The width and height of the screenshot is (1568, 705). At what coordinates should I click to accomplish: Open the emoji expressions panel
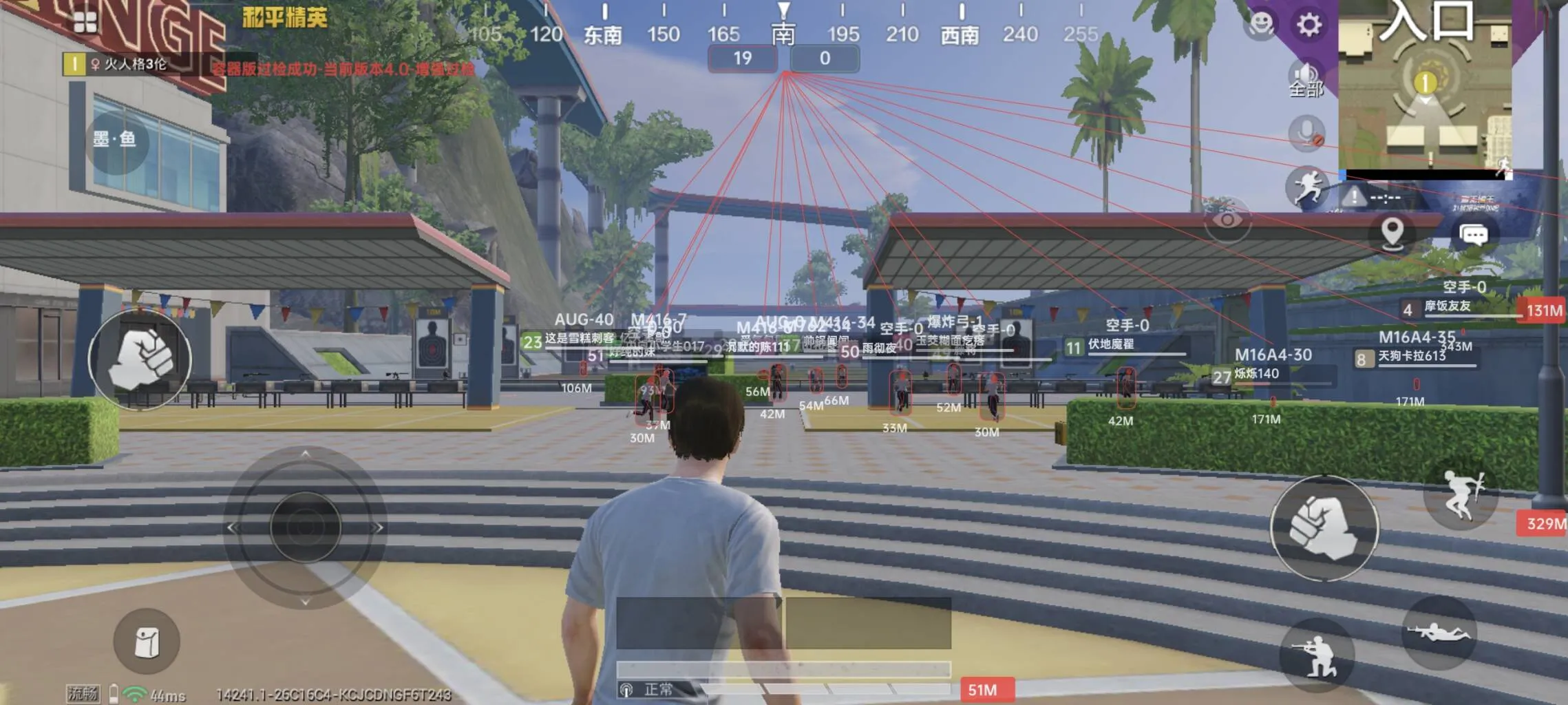point(1261,25)
